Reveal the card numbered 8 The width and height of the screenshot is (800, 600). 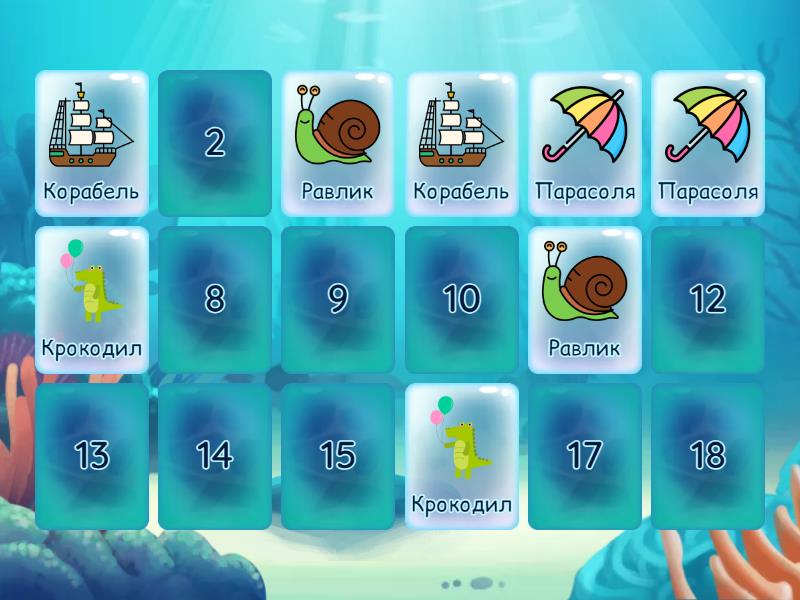tap(215, 299)
